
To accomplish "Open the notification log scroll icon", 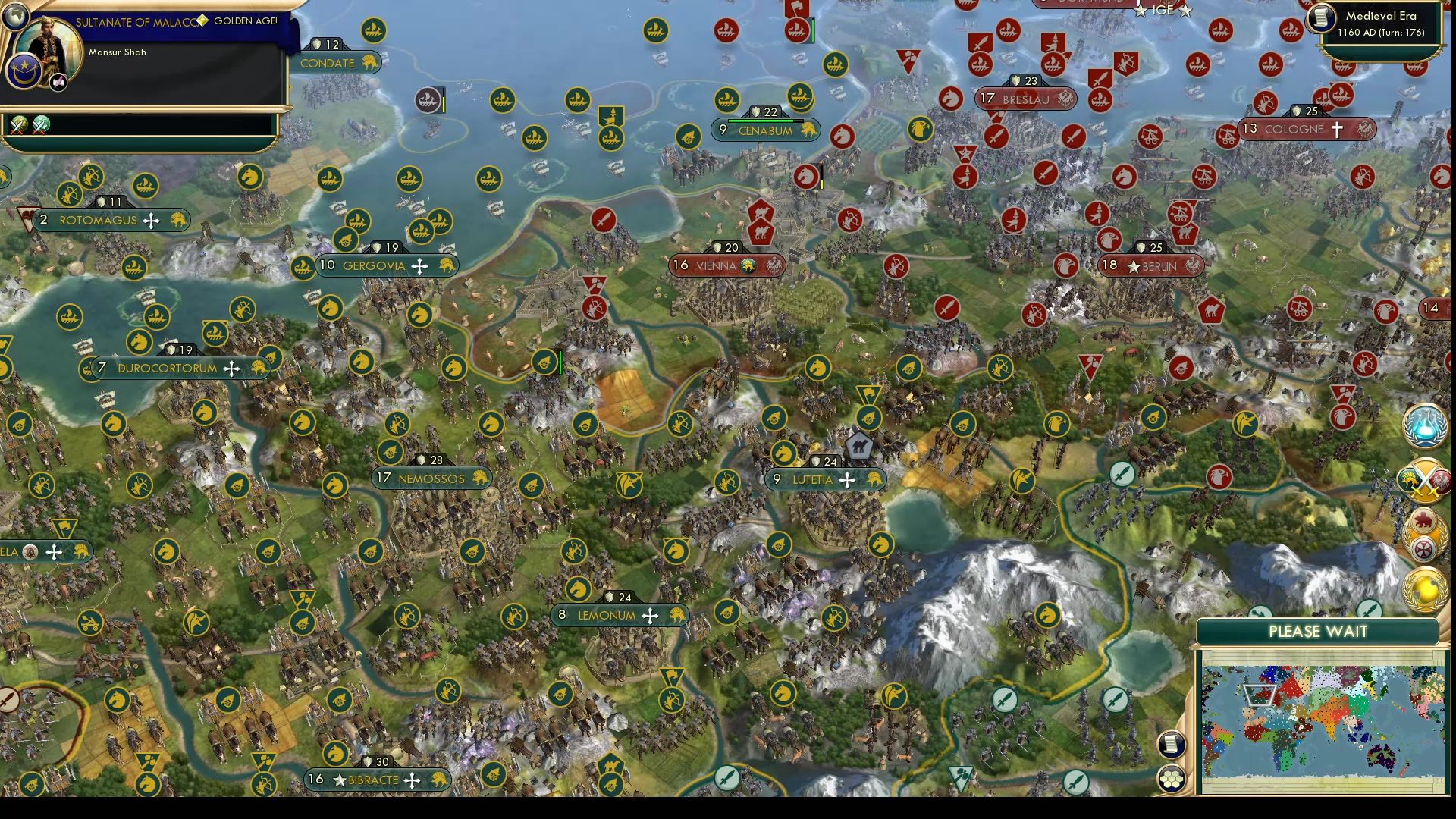I will point(1172,743).
